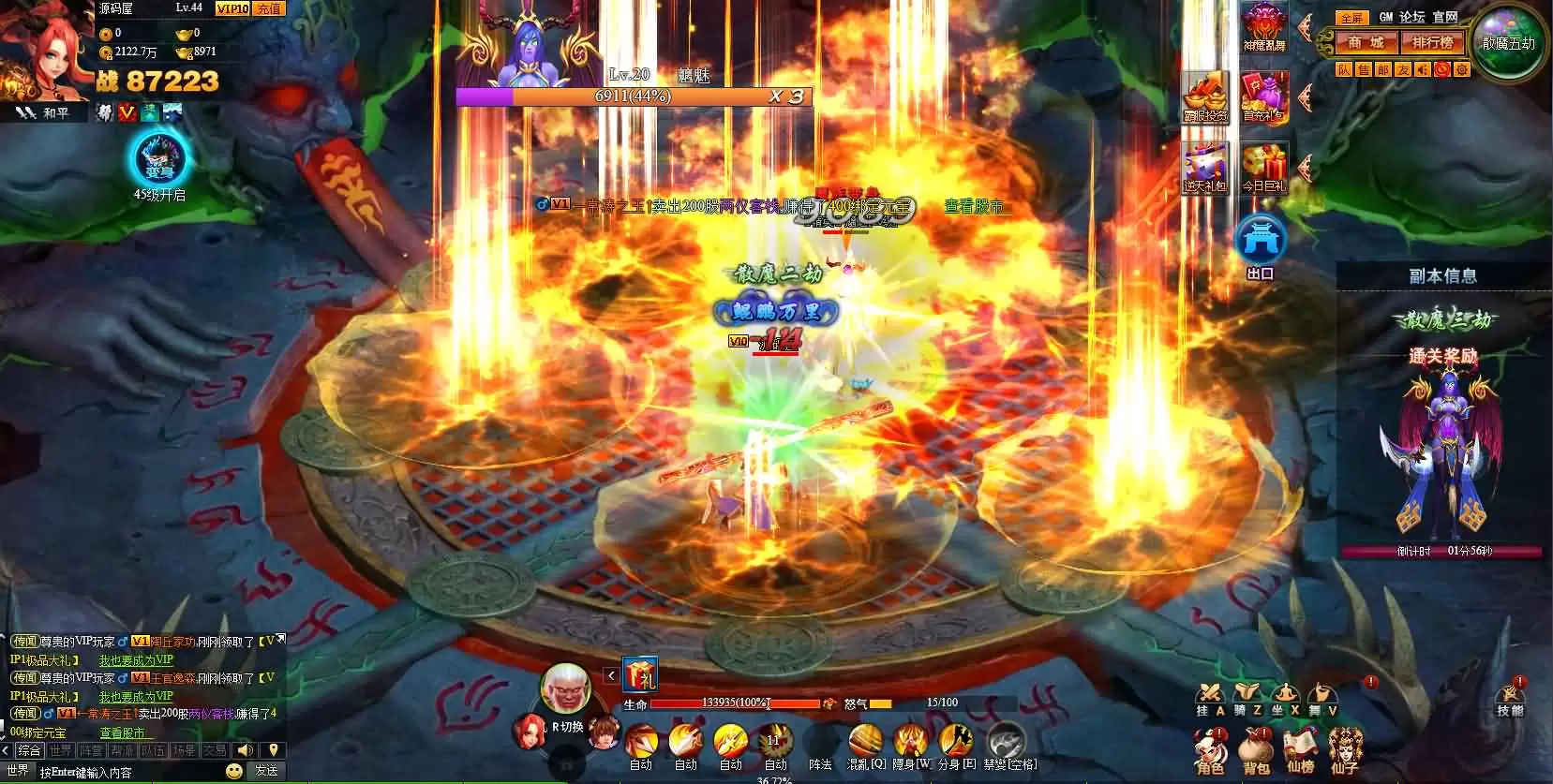Open the 背包 backpack panel
Viewport: 1553px width, 784px height.
click(x=1255, y=749)
